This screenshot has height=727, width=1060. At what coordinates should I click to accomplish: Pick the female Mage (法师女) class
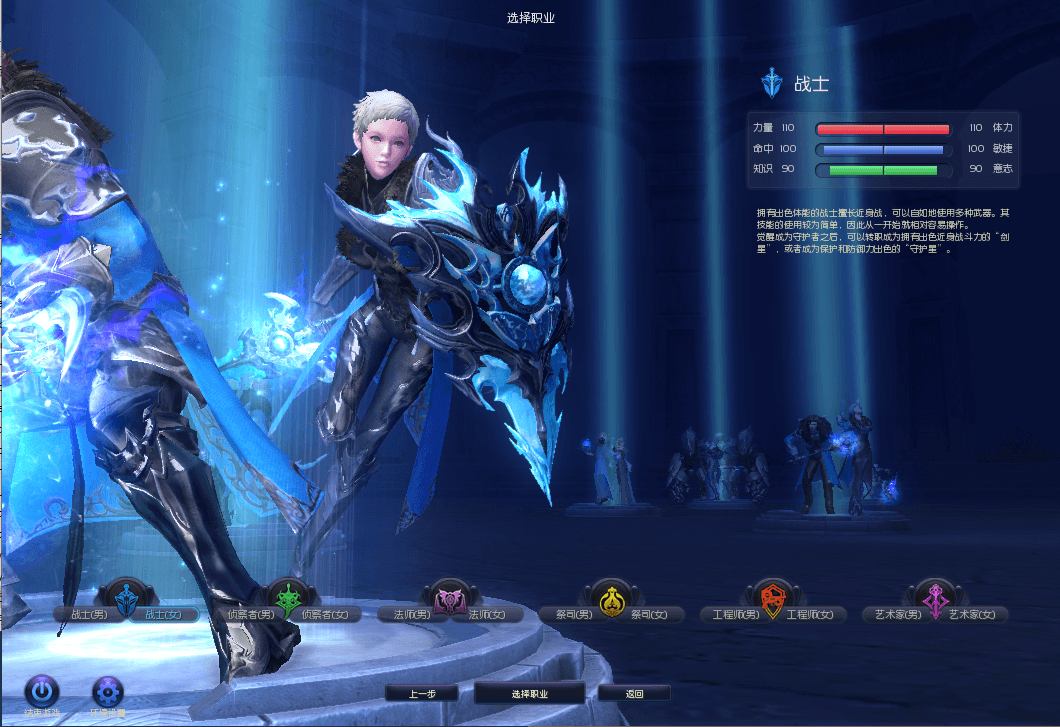485,614
